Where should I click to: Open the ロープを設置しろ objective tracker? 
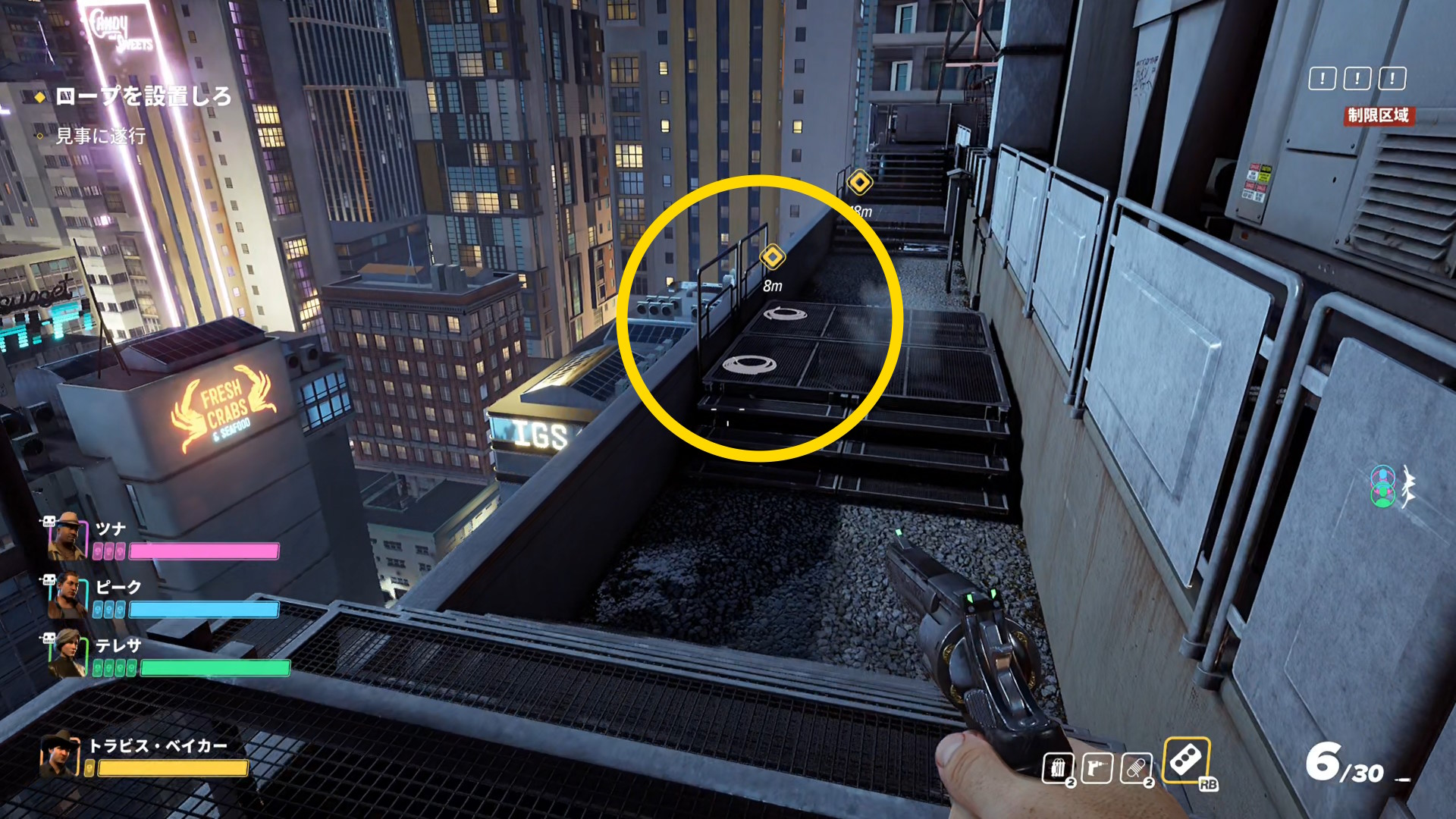(x=143, y=96)
